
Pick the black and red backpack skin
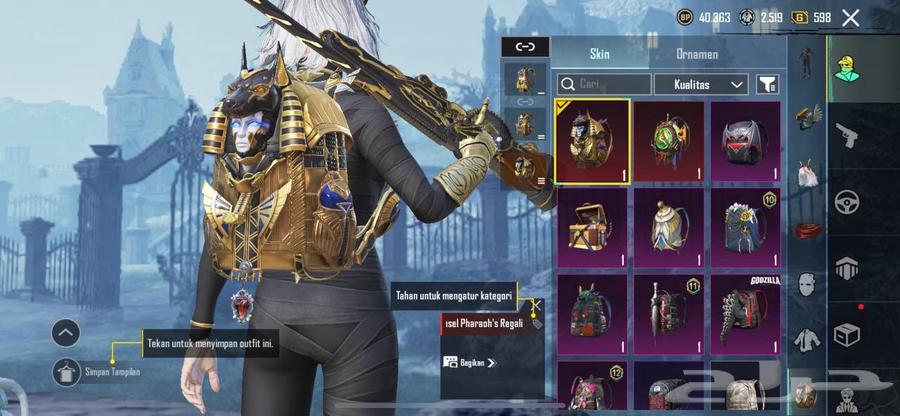coord(745,141)
